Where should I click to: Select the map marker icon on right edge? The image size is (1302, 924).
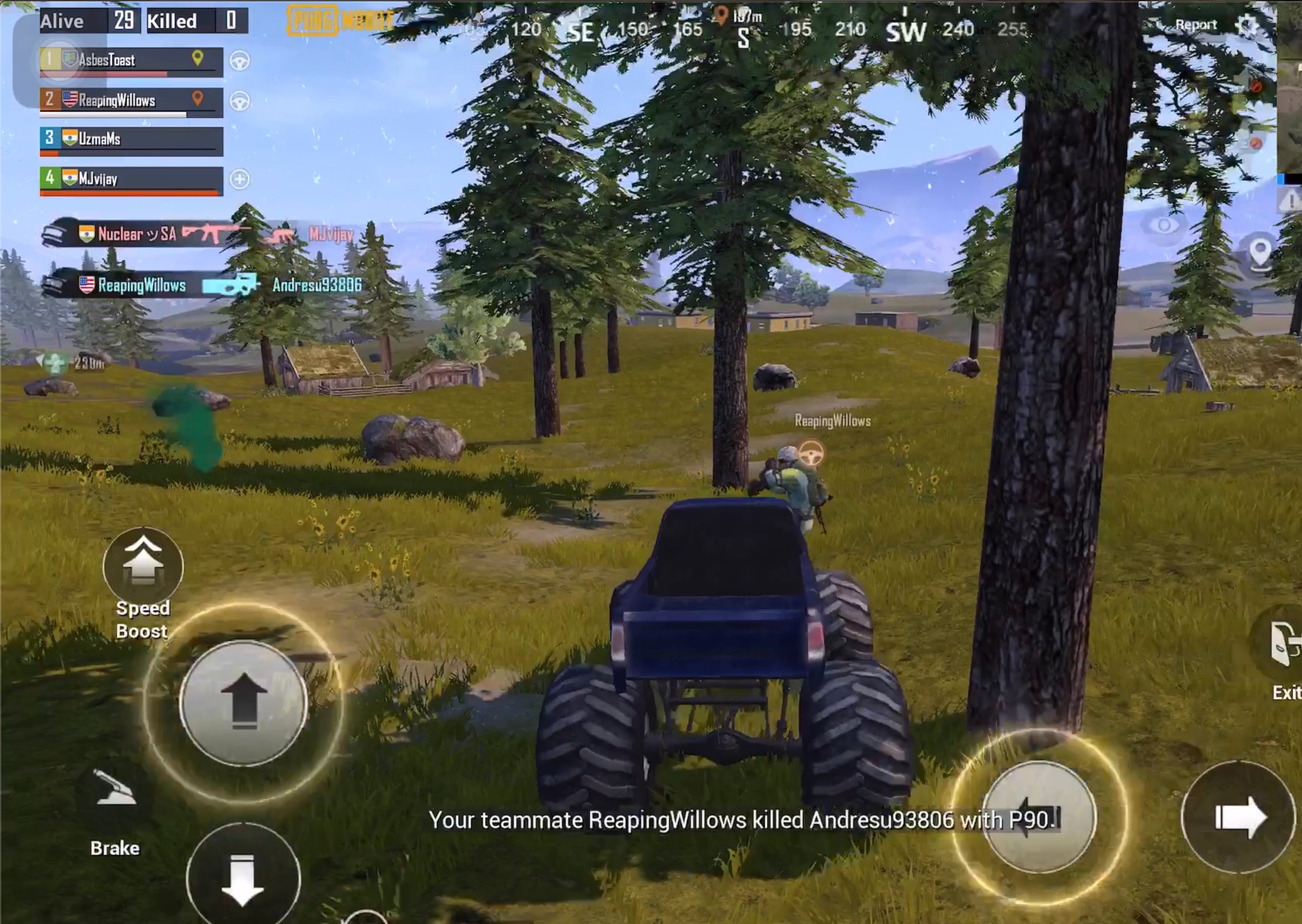pyautogui.click(x=1259, y=251)
